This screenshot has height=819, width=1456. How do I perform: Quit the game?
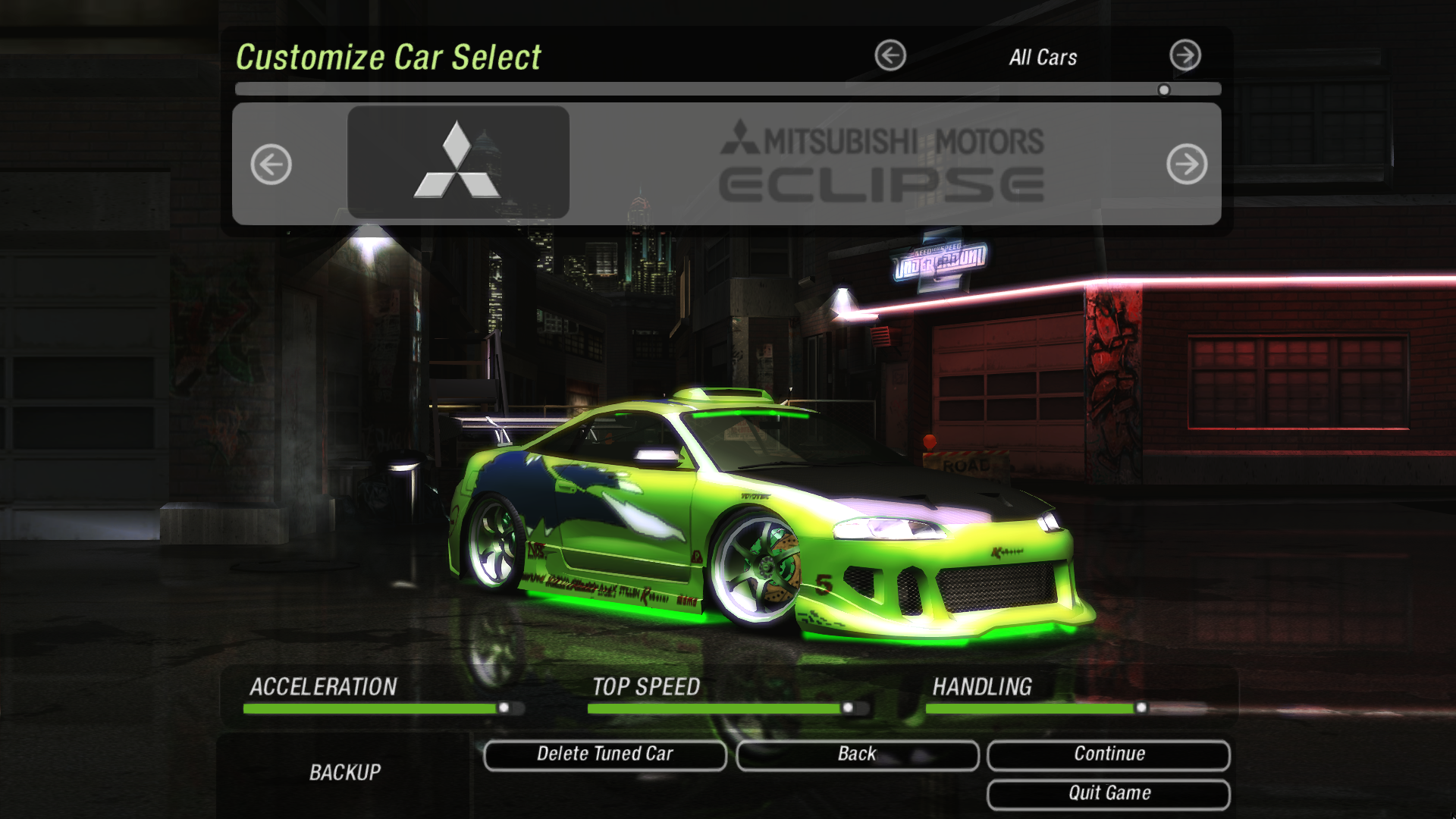(x=1109, y=794)
